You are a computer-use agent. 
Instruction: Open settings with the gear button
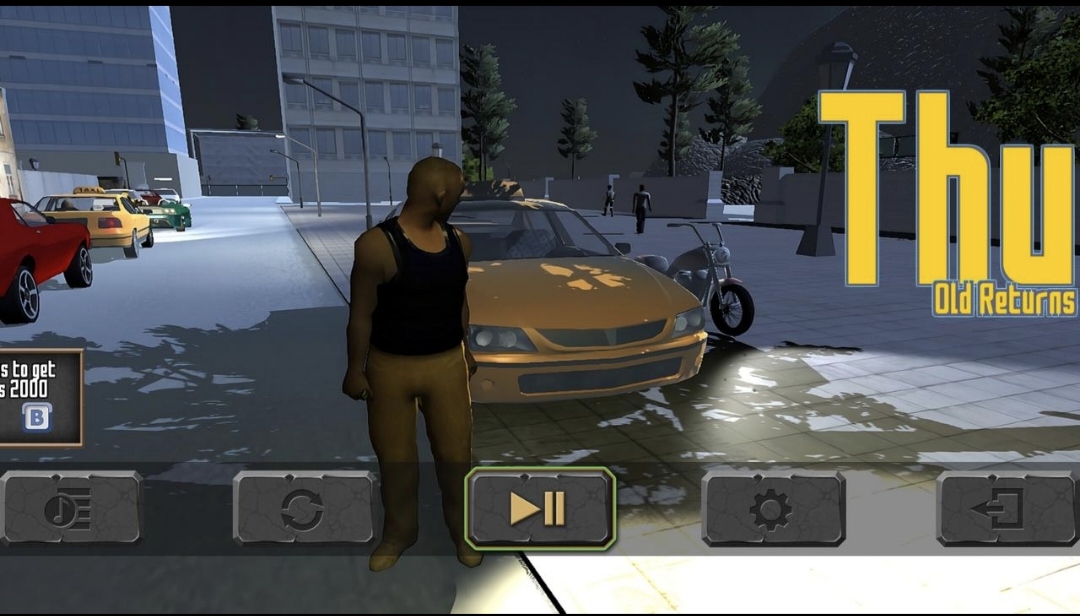point(773,509)
